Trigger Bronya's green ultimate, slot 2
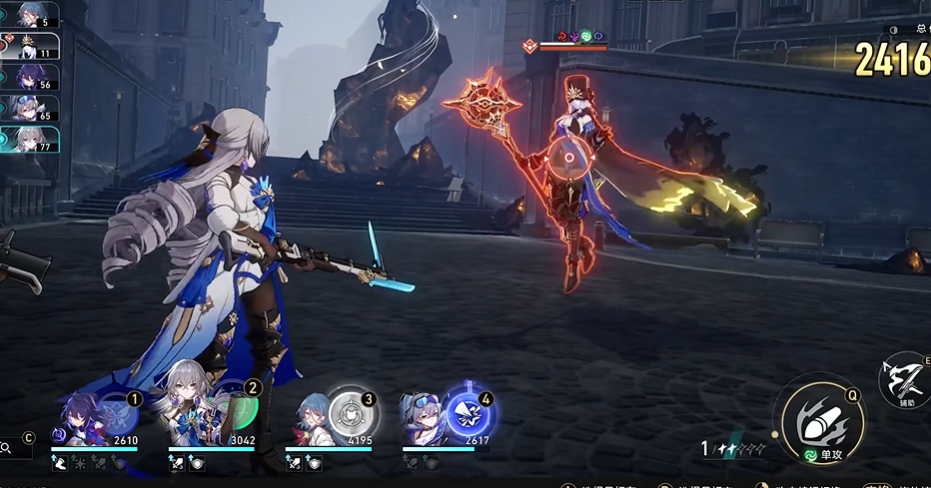Image resolution: width=931 pixels, height=488 pixels. pyautogui.click(x=237, y=412)
